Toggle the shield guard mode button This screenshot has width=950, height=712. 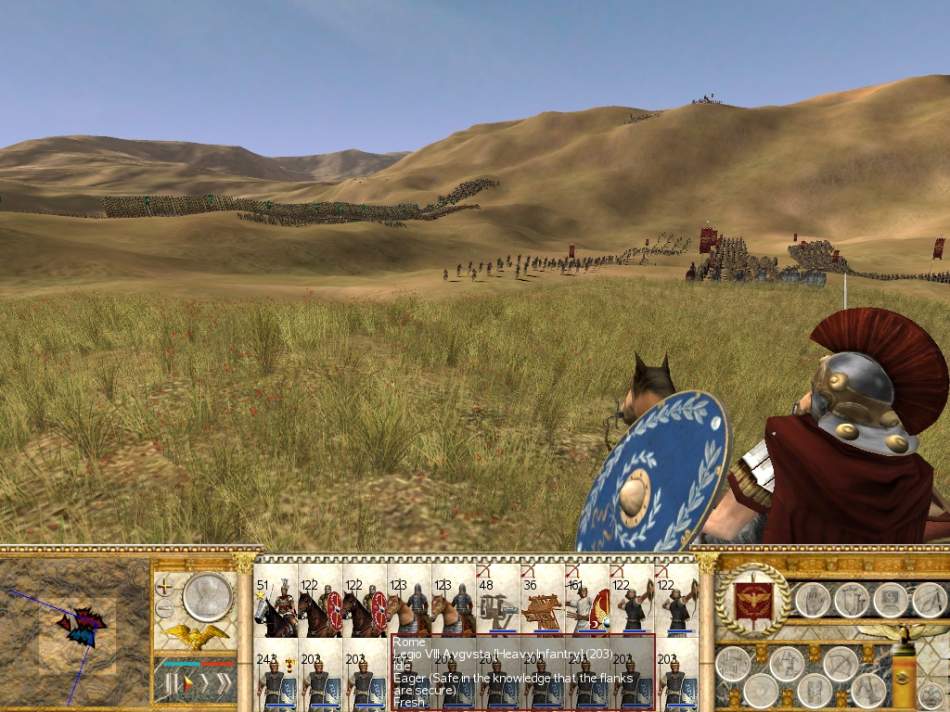(x=850, y=599)
